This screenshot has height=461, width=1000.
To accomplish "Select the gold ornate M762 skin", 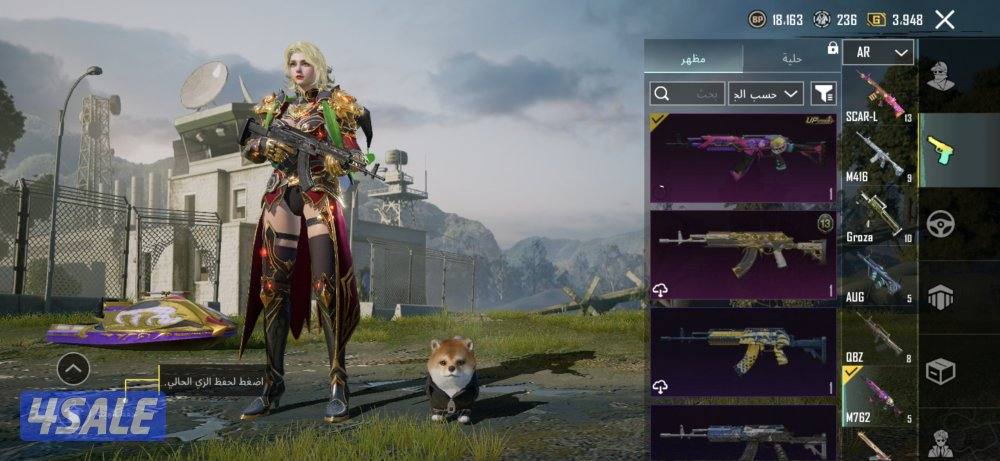I will (x=743, y=254).
